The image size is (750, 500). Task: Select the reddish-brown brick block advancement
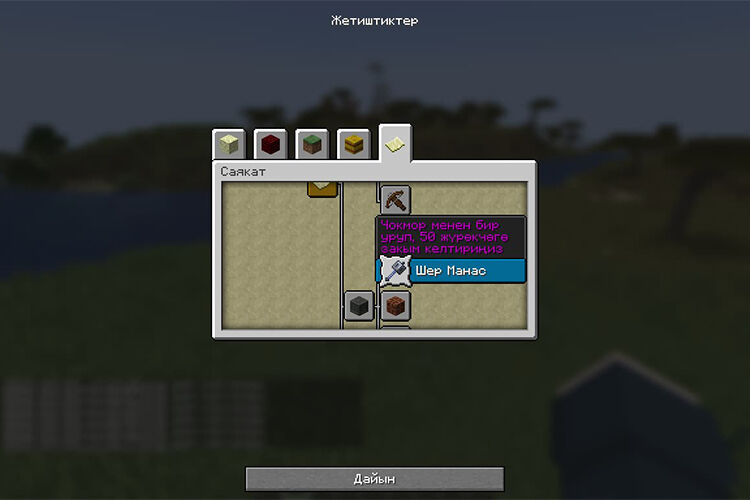pos(395,306)
